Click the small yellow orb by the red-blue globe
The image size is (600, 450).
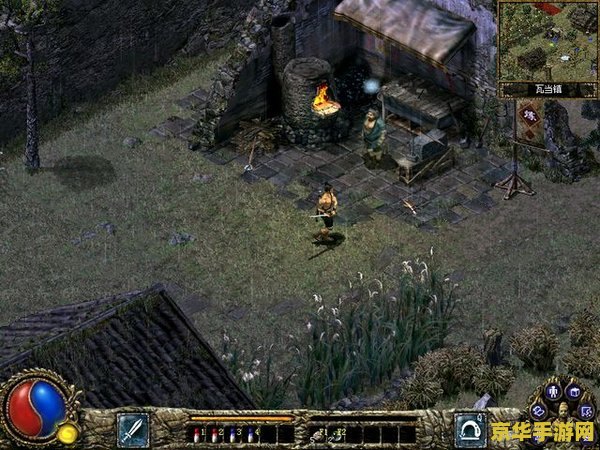(68, 433)
